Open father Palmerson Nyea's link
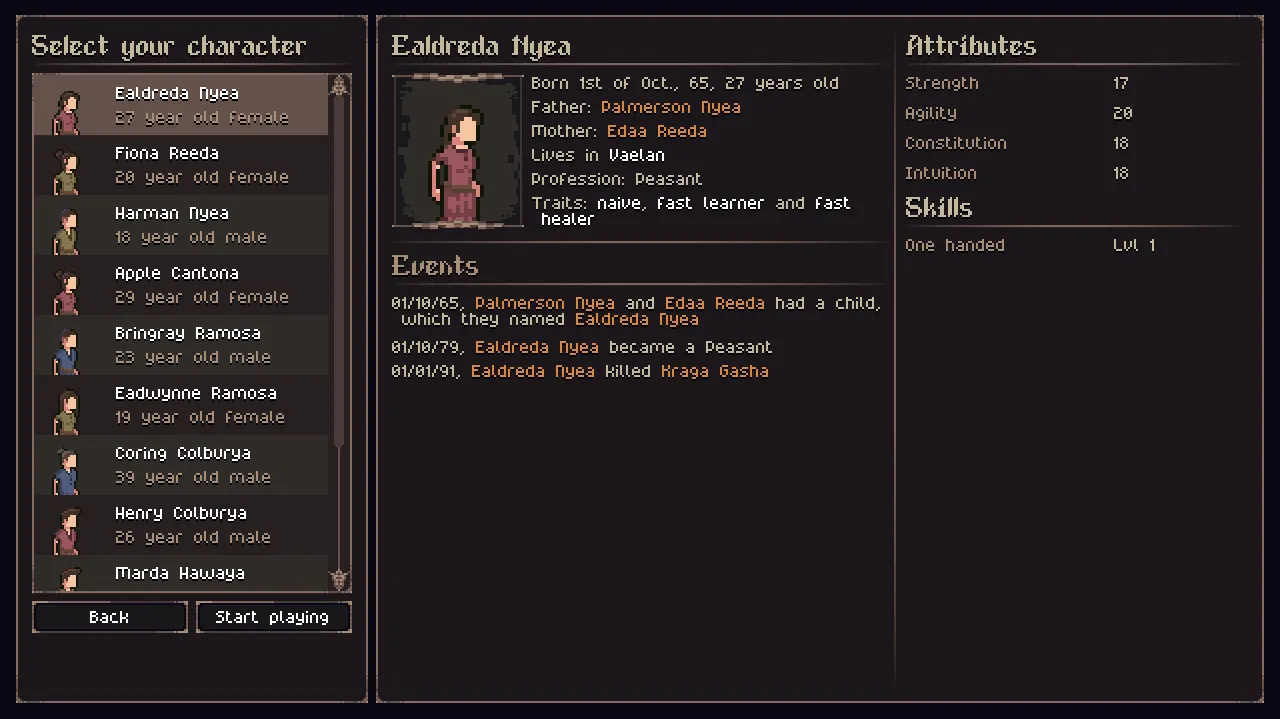This screenshot has width=1280, height=719. point(670,107)
